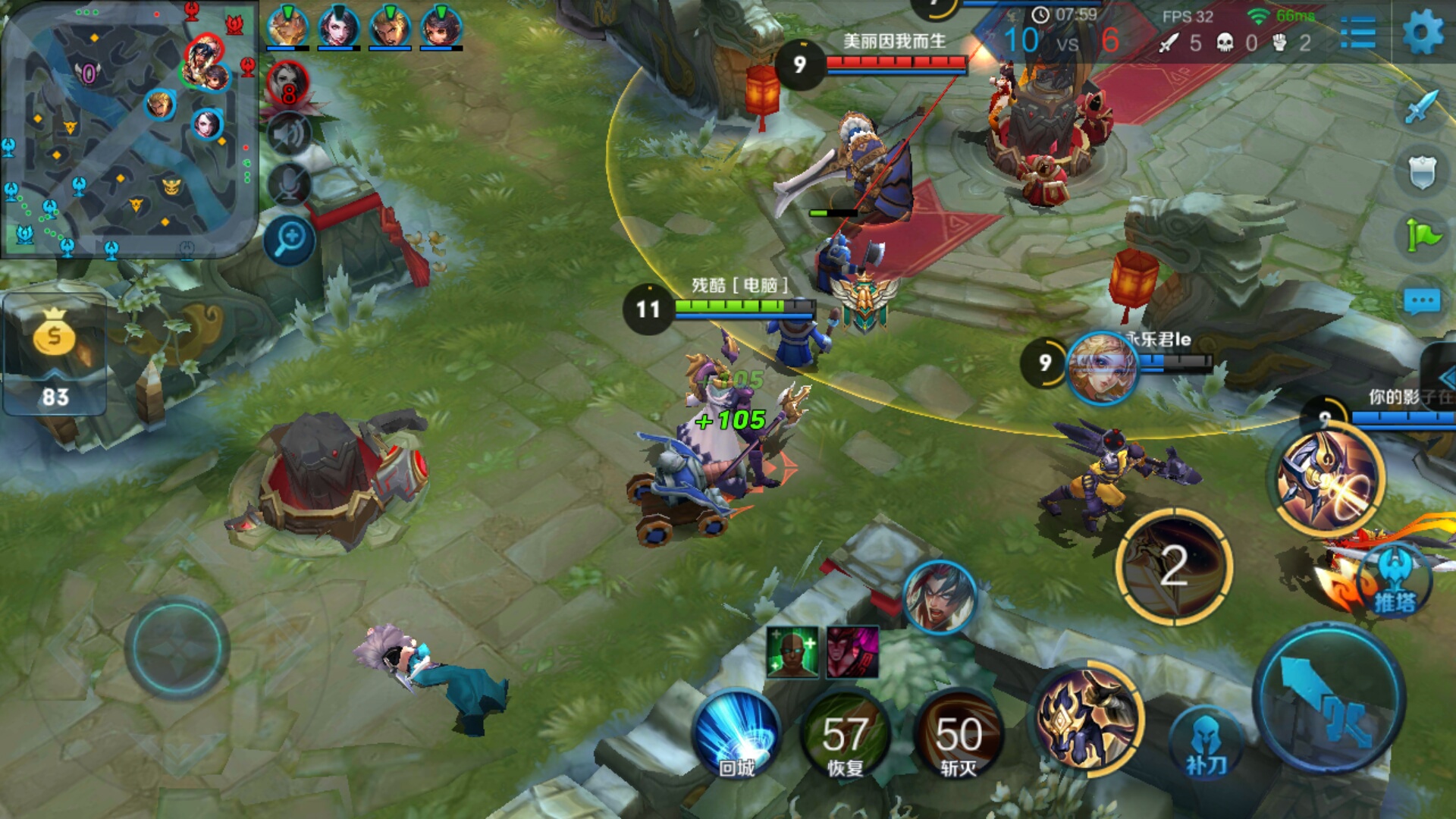Target the enemy hero portrait button
Screen dimensions: 1456x819
click(940, 598)
